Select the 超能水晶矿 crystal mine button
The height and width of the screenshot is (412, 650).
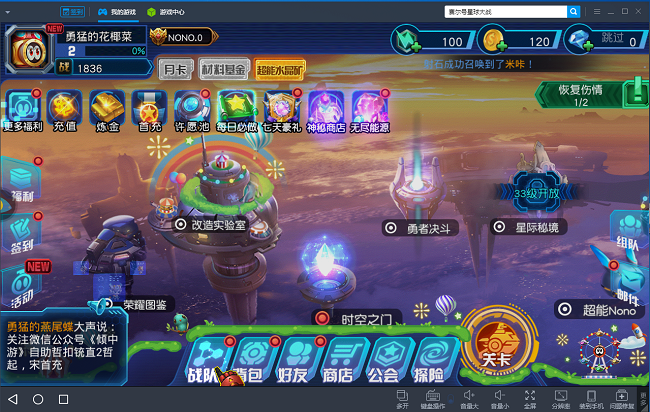click(280, 69)
